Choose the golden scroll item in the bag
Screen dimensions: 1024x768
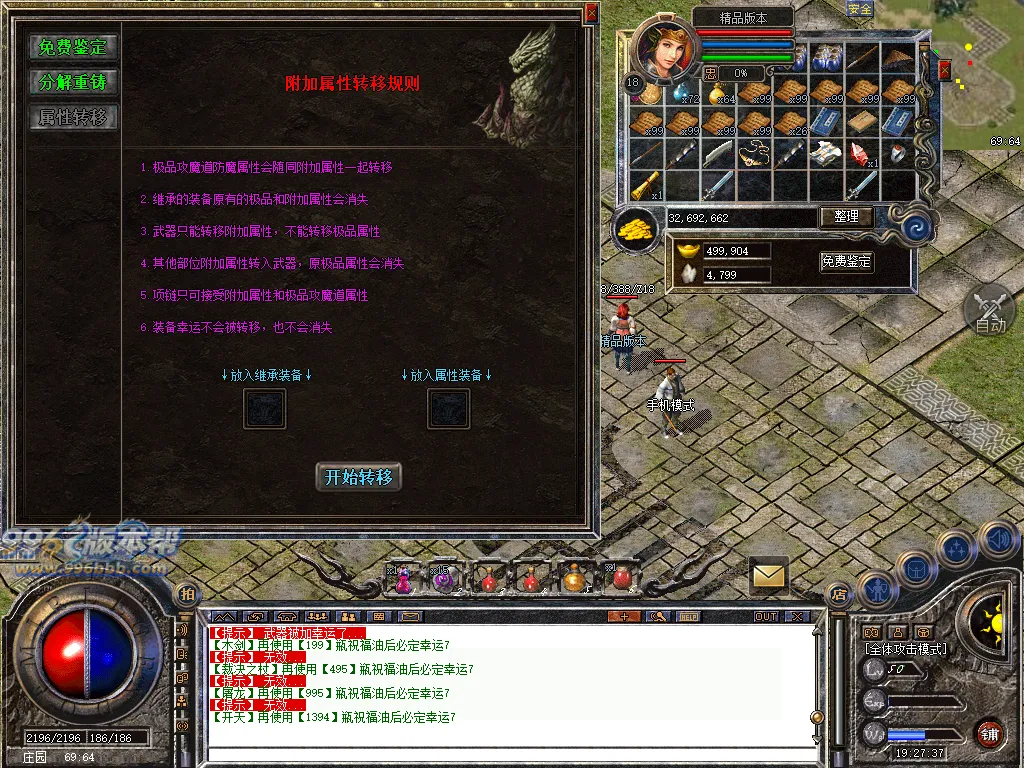[646, 185]
